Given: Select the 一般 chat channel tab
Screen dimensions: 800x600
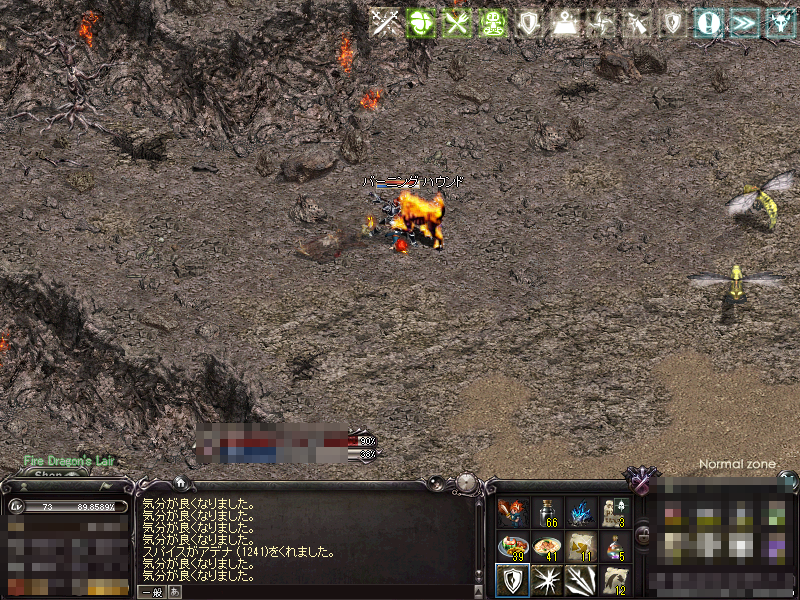Looking at the screenshot, I should (x=151, y=592).
